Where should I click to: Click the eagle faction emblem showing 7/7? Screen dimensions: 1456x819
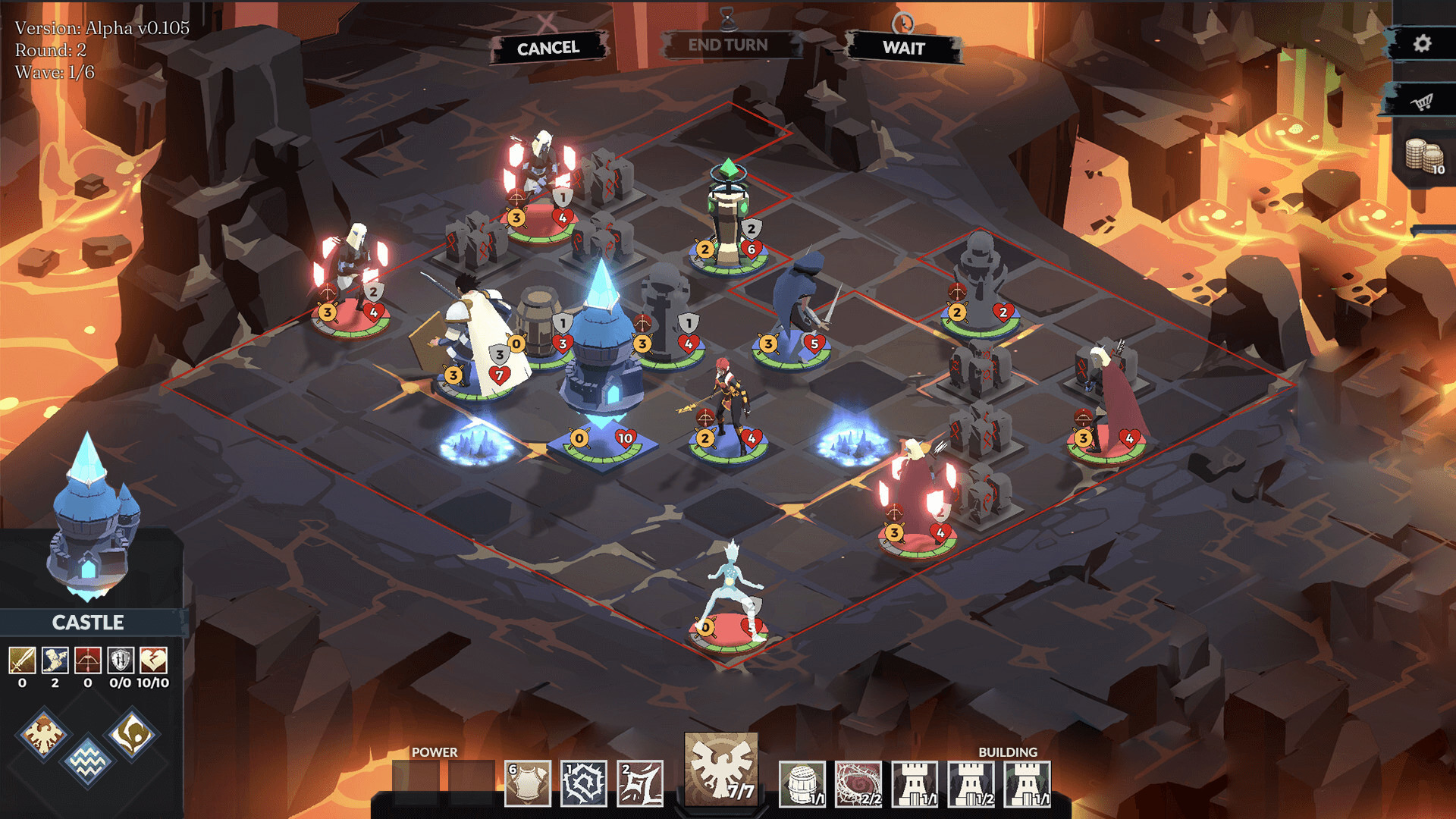click(720, 773)
